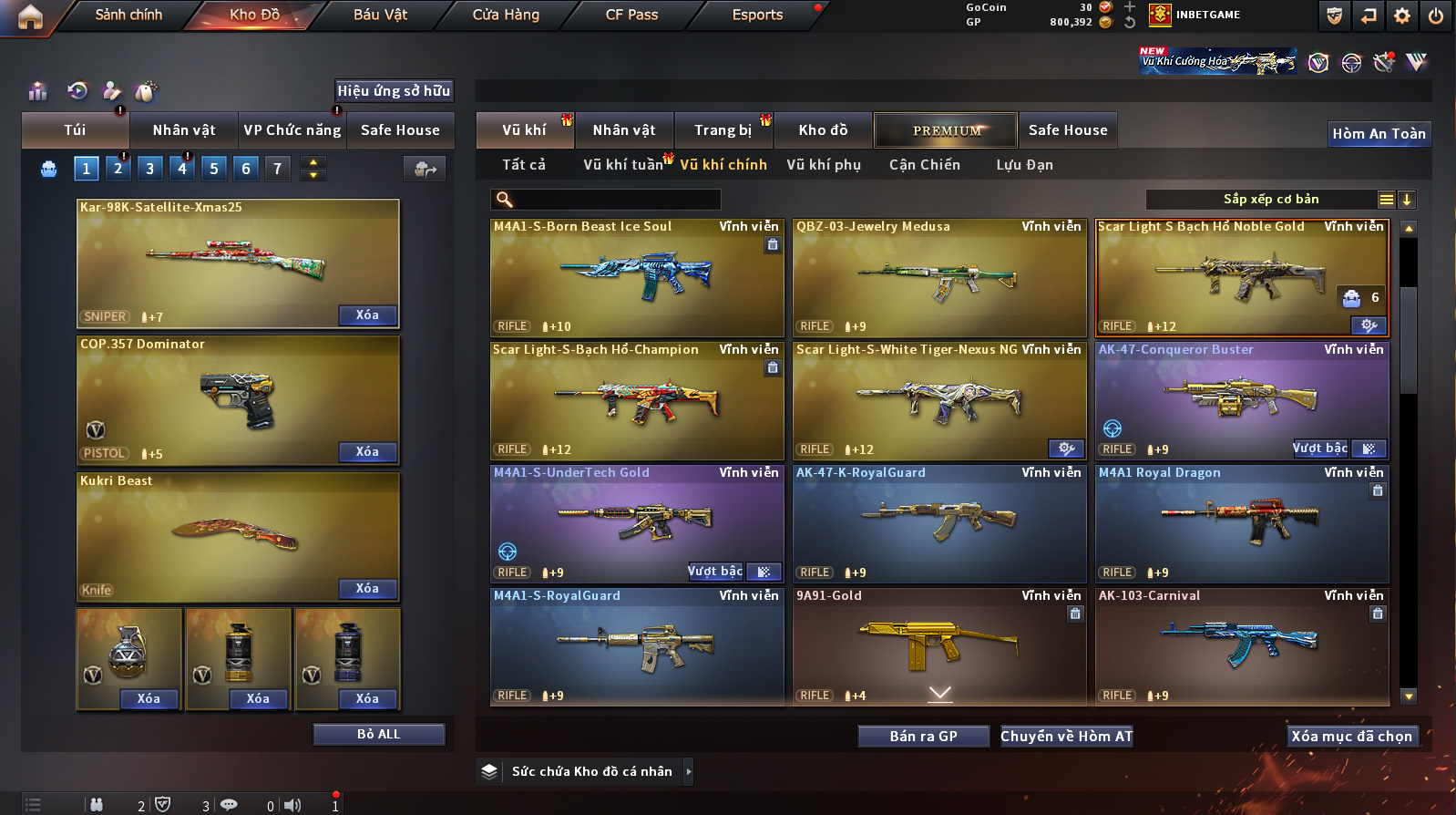The image size is (1456, 815).
Task: Select the M4A1-S-Born Beast Ice Soul rifle
Action: point(637,278)
